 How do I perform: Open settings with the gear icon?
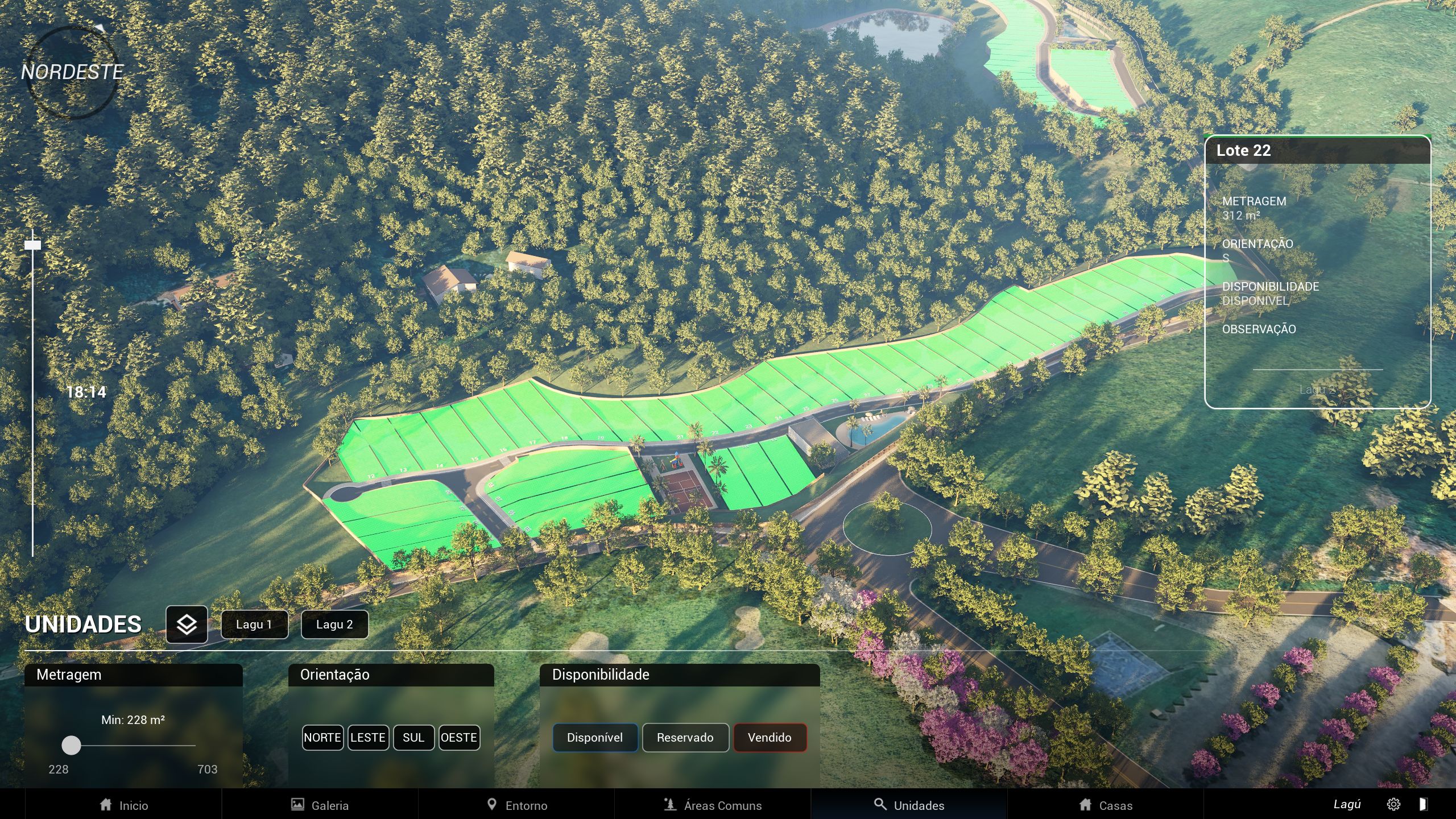click(1393, 804)
